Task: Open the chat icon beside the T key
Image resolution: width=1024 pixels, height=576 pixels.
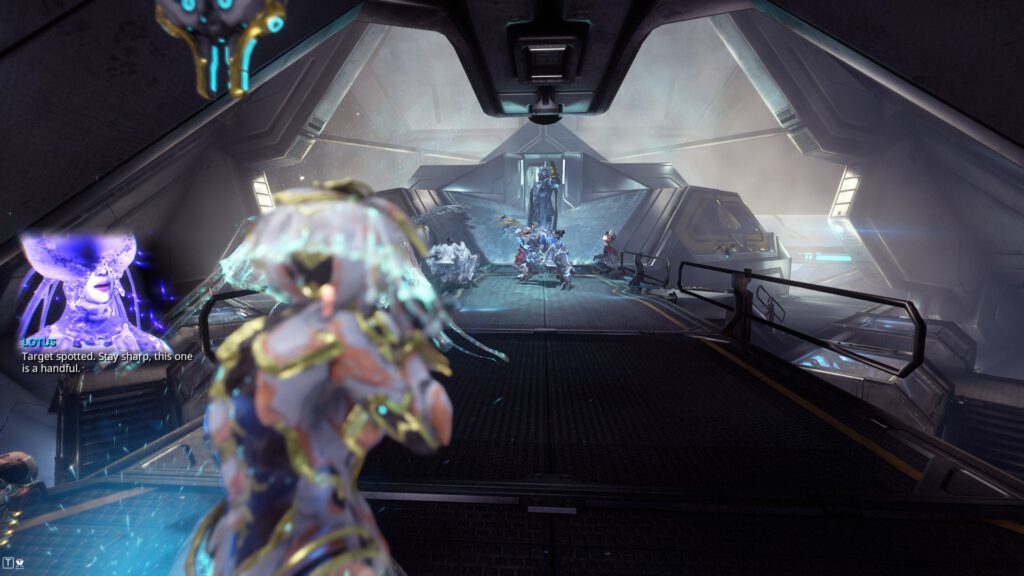Action: click(21, 562)
